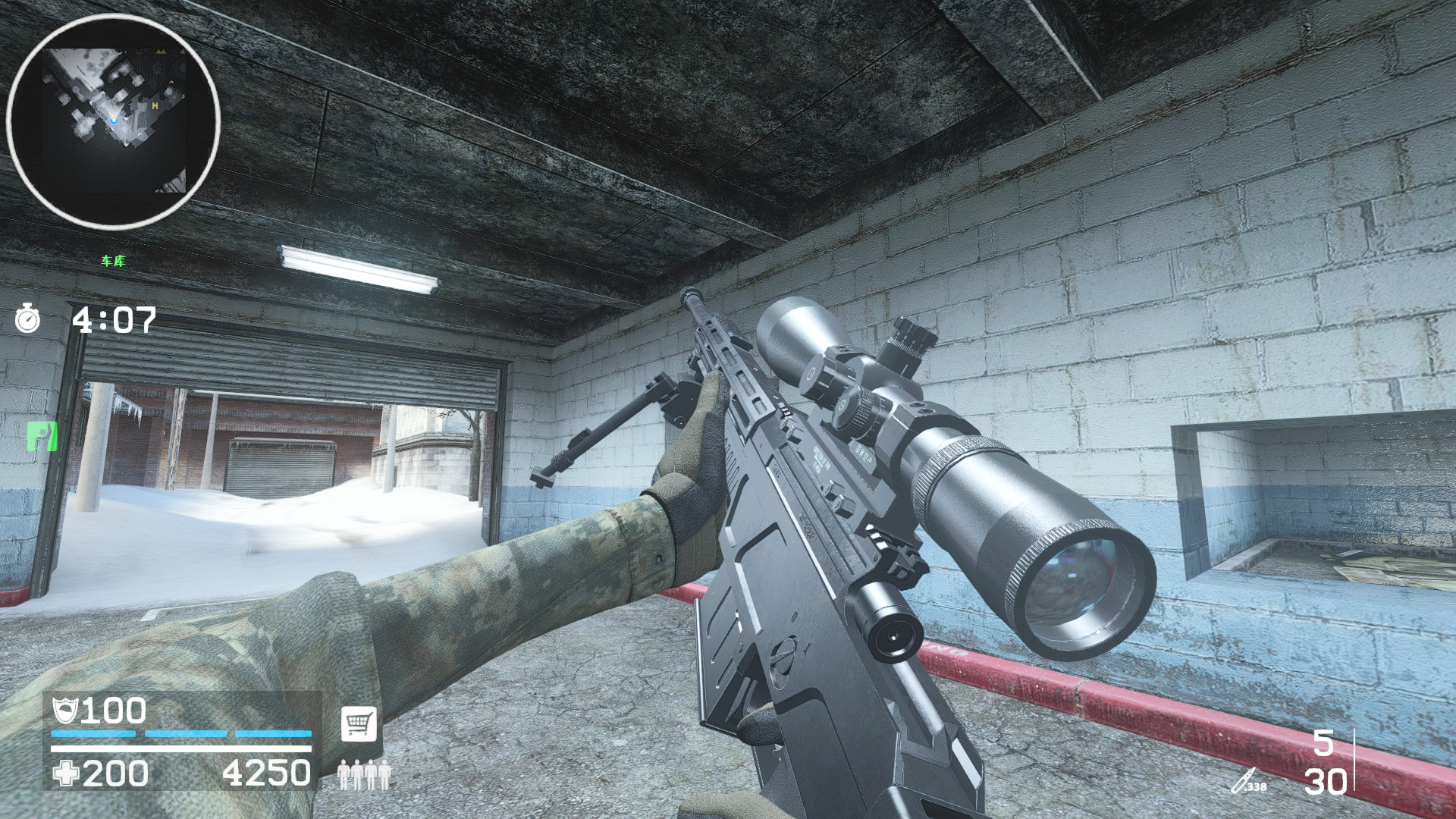Click the green ledge-climb indicator icon
This screenshot has height=819, width=1456.
(x=42, y=438)
